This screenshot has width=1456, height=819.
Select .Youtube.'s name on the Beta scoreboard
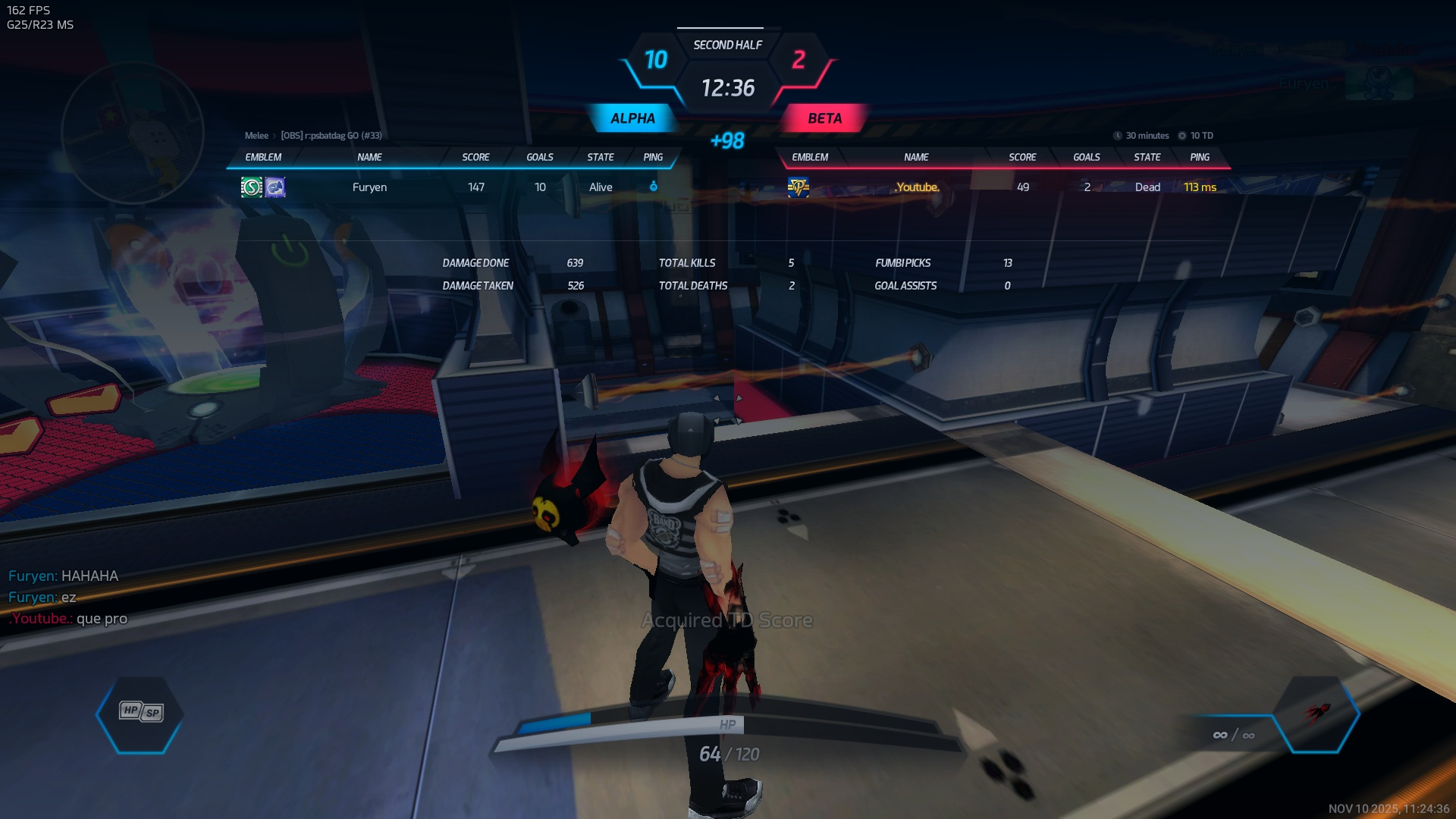tap(917, 187)
